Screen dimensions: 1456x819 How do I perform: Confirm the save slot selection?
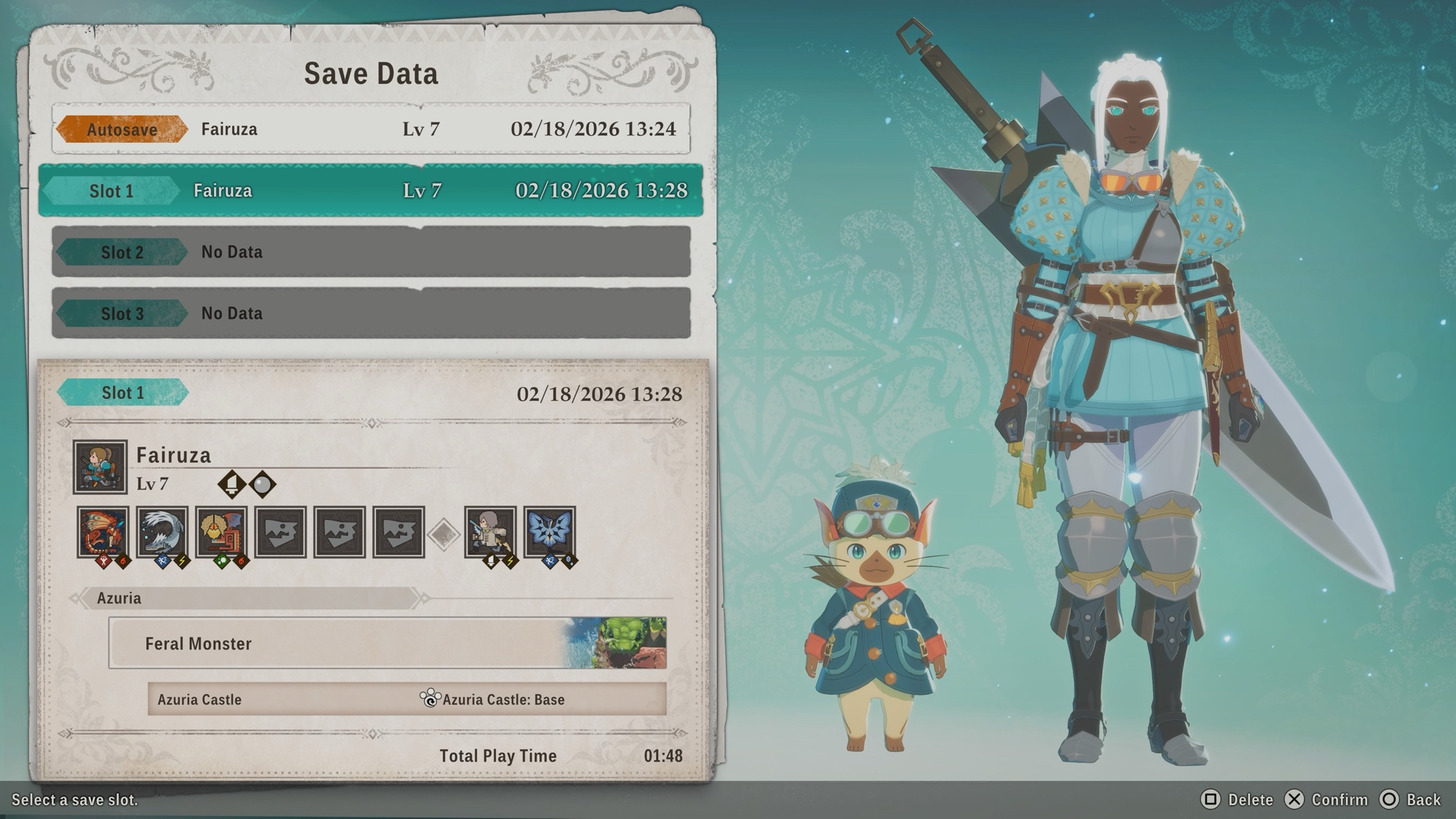(x=1326, y=799)
